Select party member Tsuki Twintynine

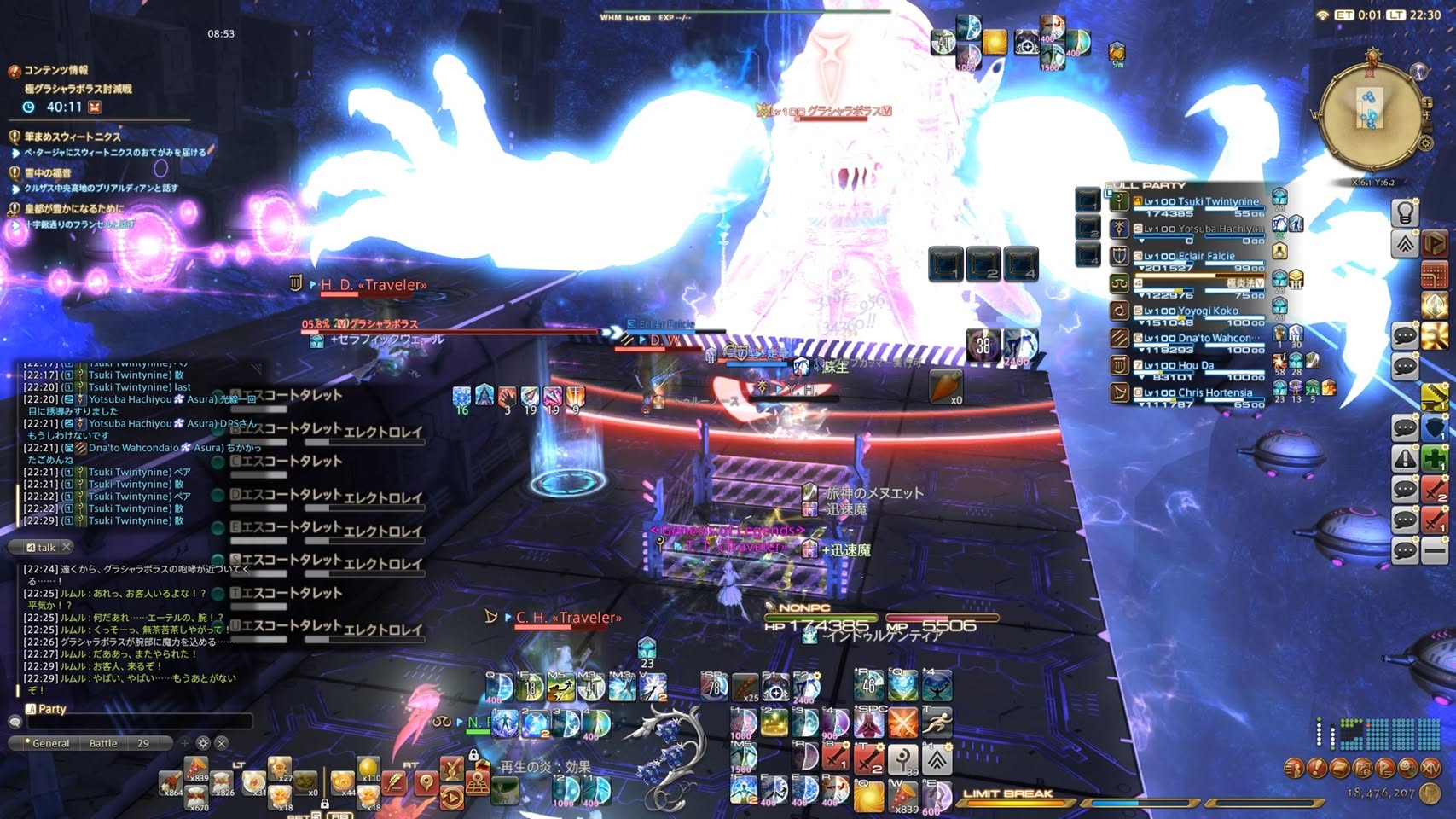pyautogui.click(x=1201, y=202)
